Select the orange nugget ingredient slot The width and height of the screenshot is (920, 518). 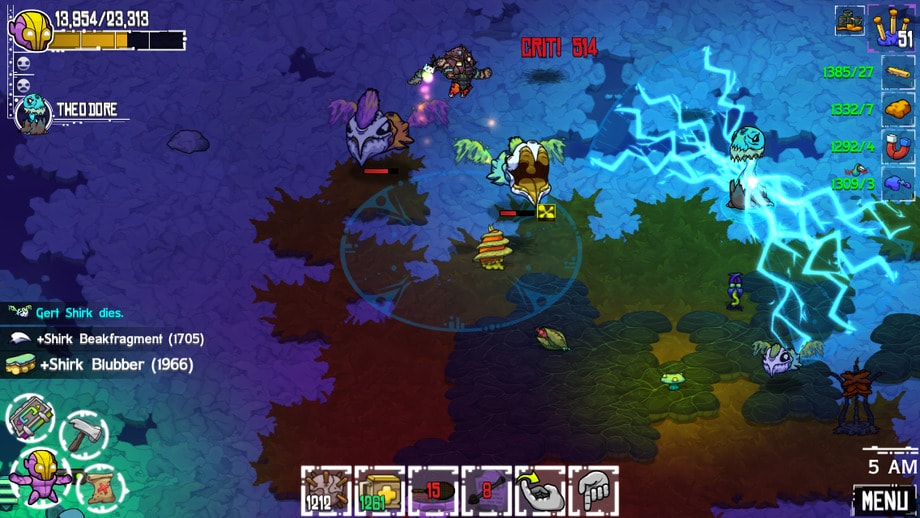click(x=896, y=108)
